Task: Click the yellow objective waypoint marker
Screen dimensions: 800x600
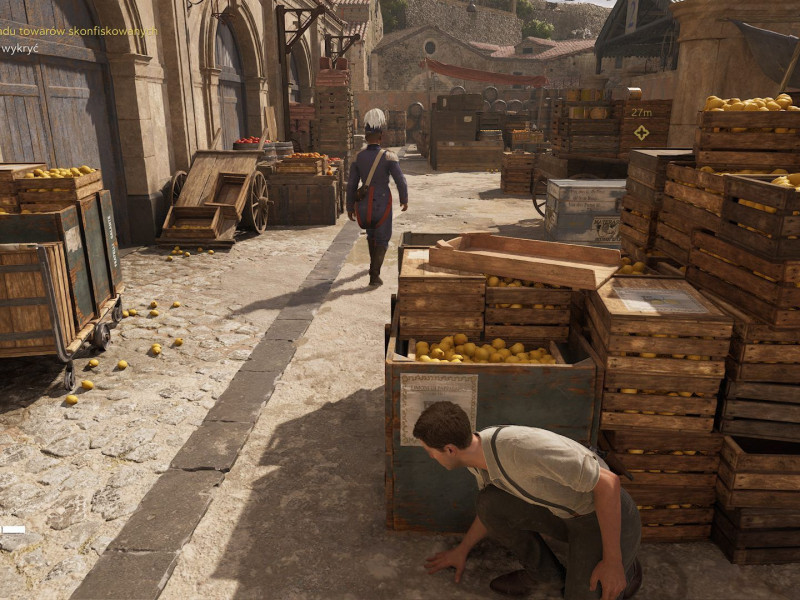Action: tap(641, 132)
